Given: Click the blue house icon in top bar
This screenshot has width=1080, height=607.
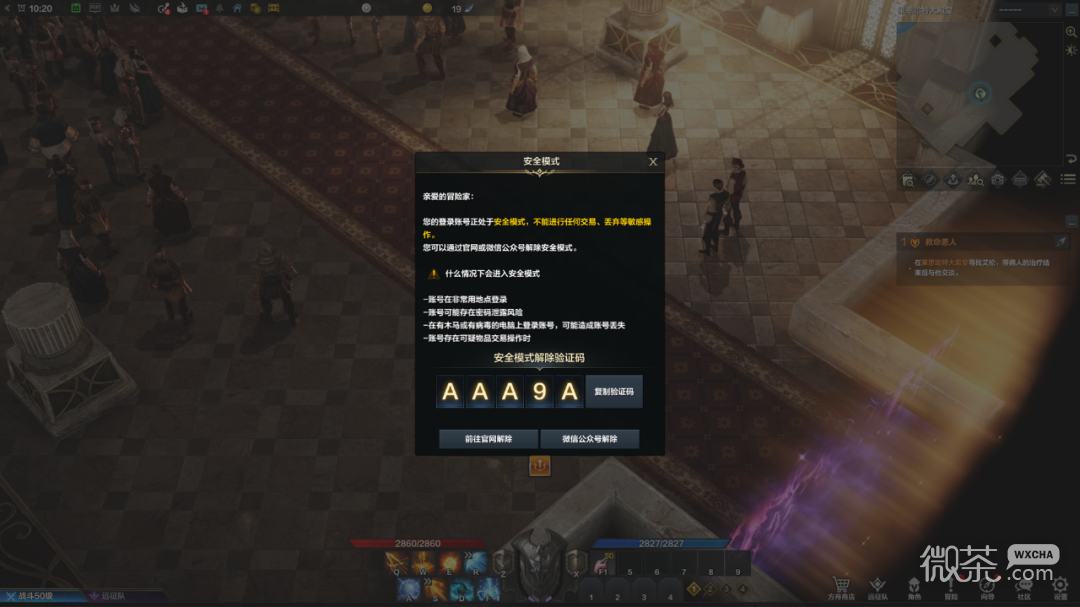Looking at the screenshot, I should click(237, 8).
